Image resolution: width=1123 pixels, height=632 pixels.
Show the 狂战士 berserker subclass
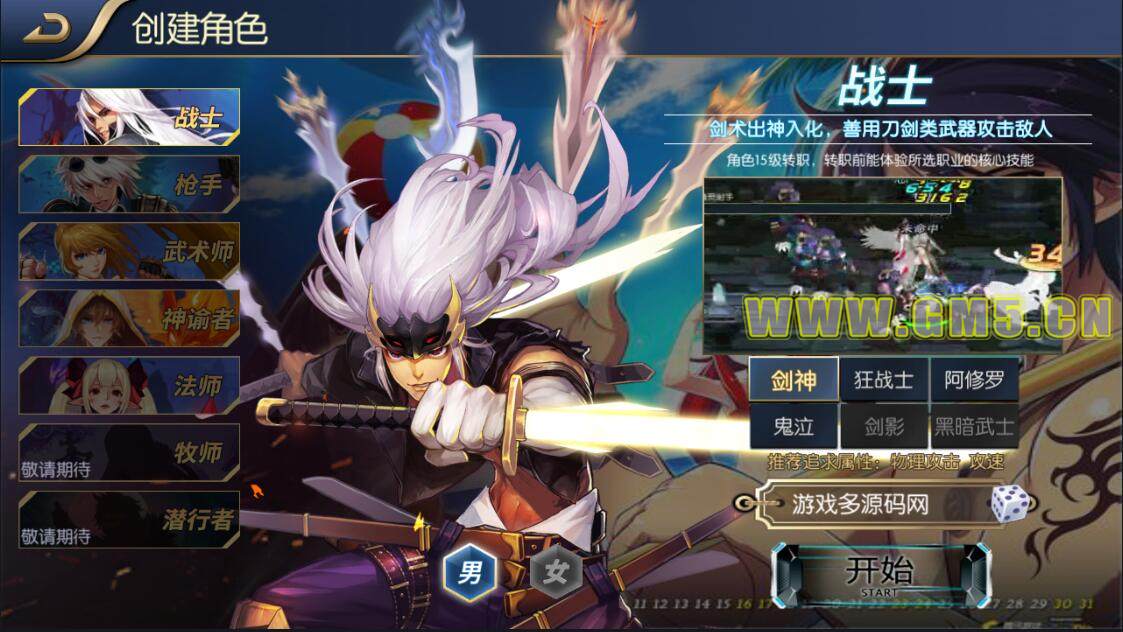pyautogui.click(x=884, y=380)
